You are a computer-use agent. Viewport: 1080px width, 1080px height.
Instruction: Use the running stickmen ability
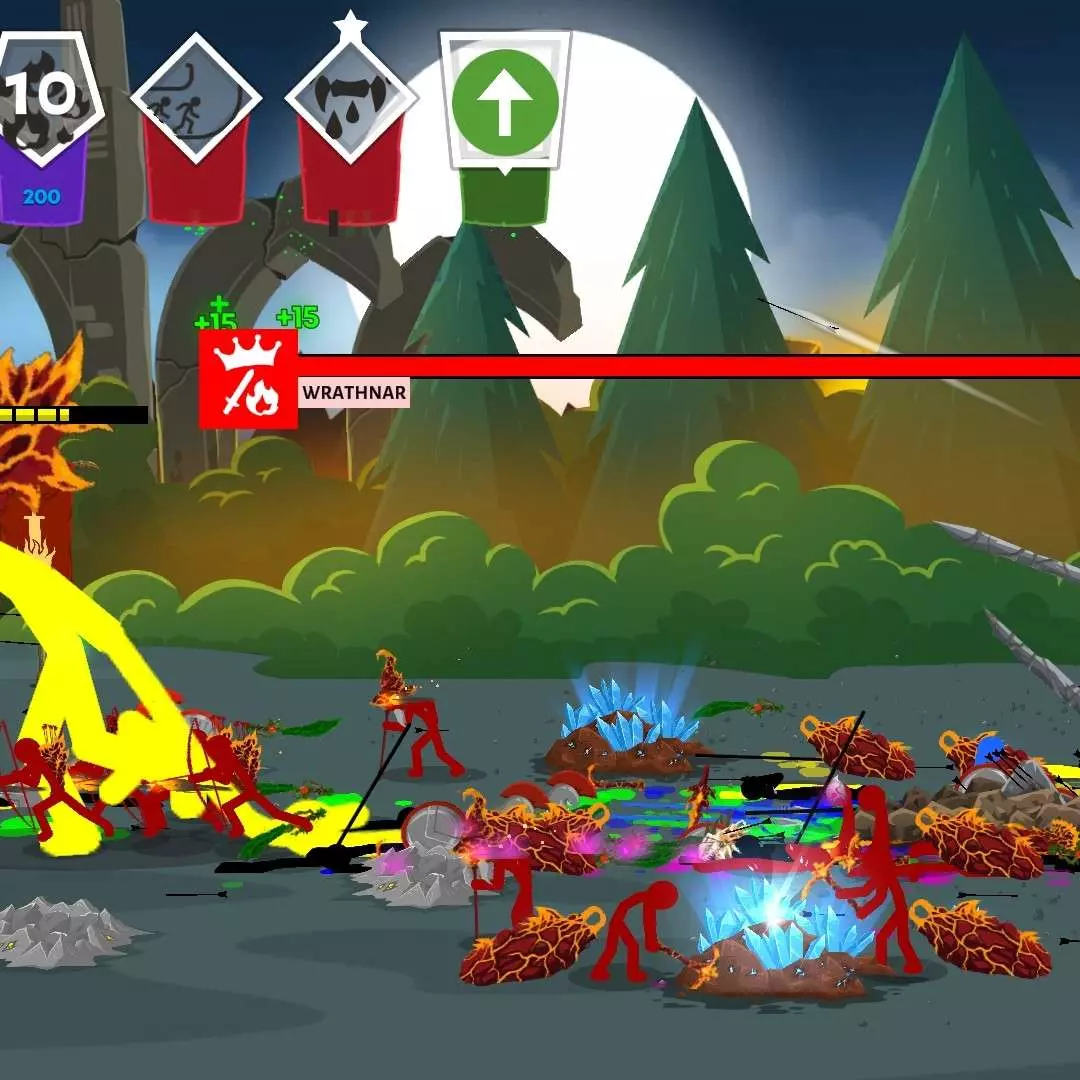pos(196,100)
